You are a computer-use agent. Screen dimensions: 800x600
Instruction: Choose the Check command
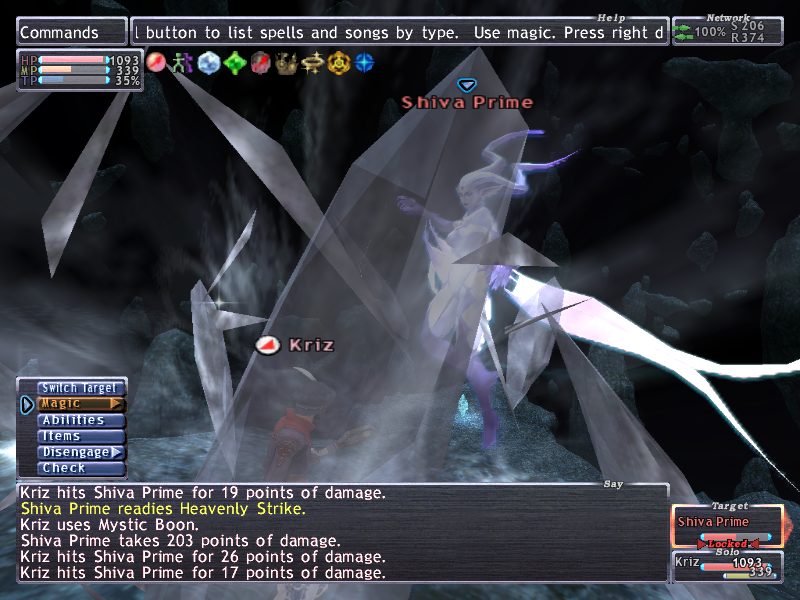coord(81,468)
